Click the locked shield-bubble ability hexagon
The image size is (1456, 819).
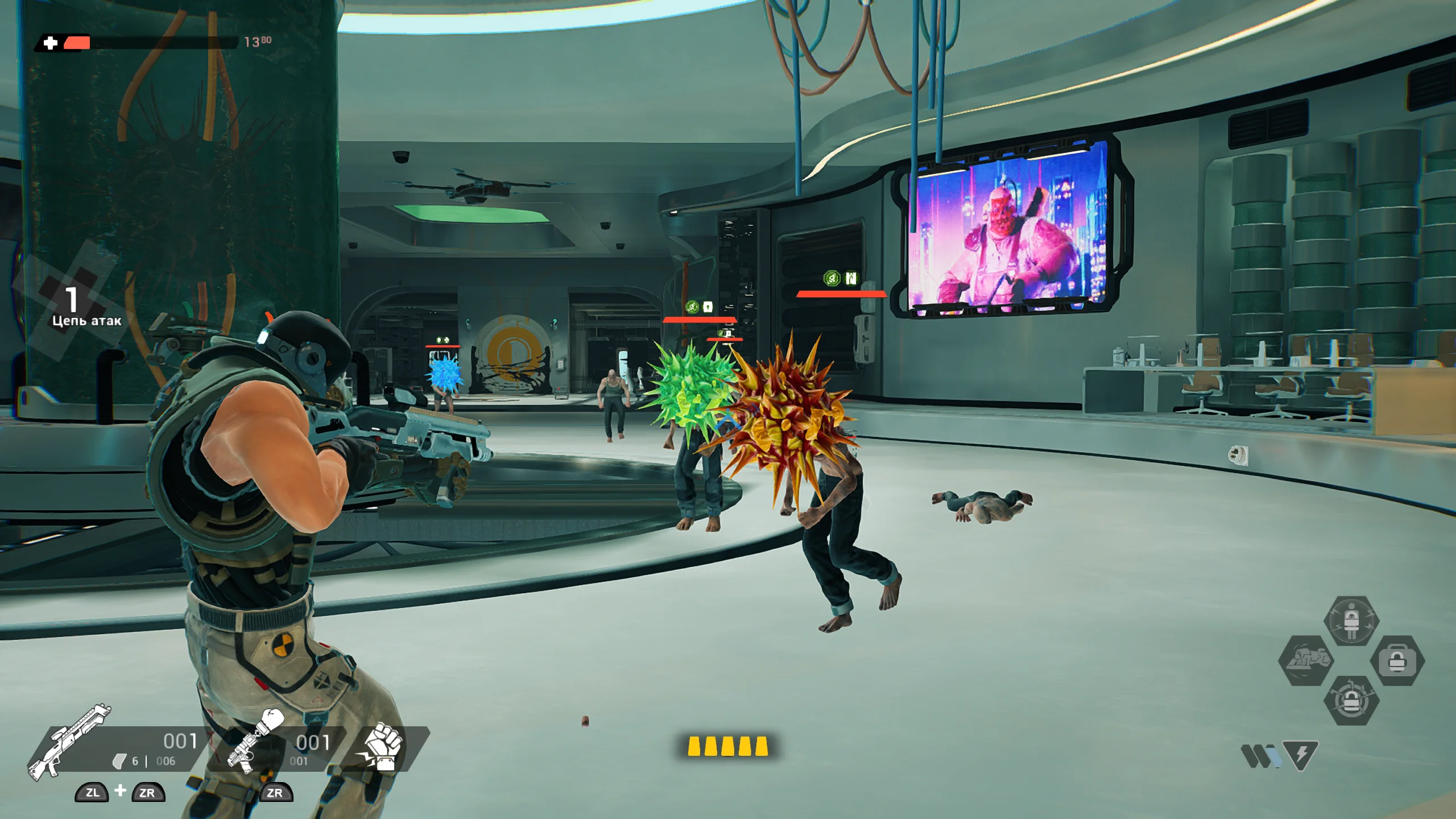(1352, 621)
